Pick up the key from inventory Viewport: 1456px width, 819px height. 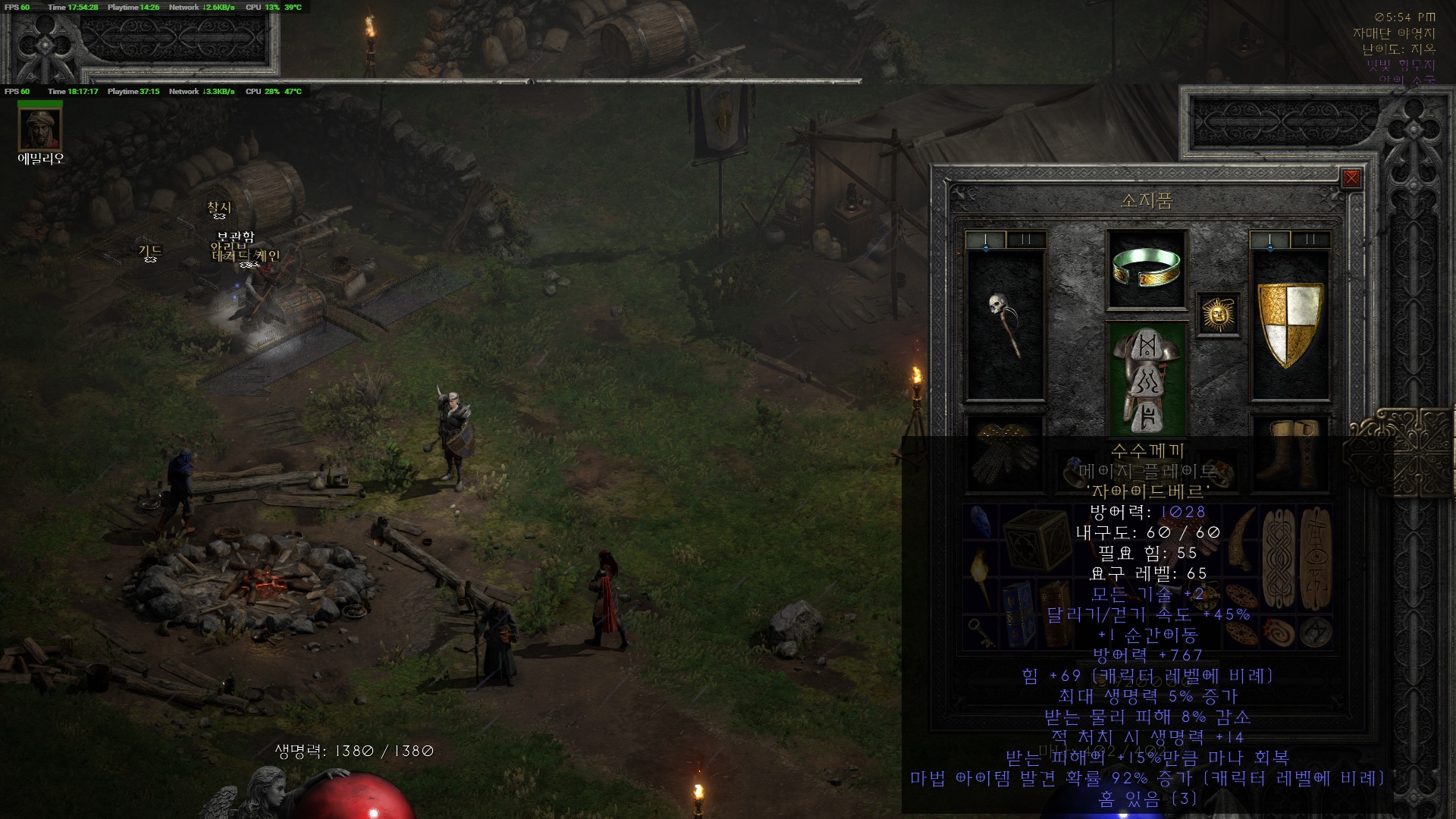pyautogui.click(x=981, y=632)
